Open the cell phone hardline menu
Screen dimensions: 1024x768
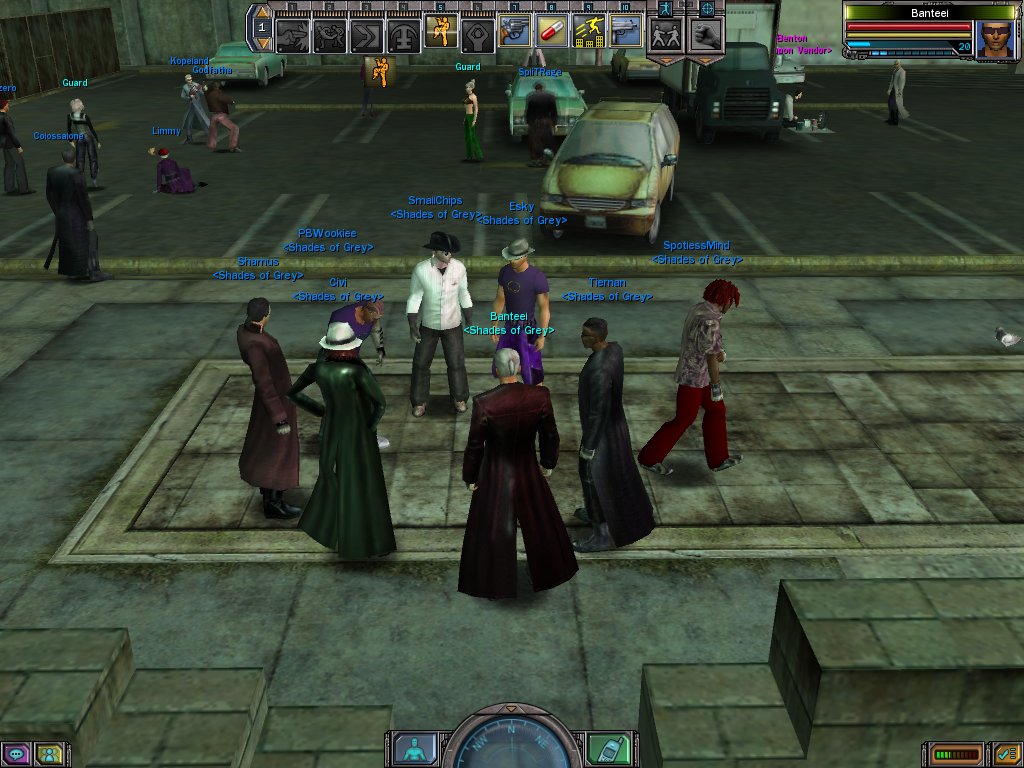coord(612,748)
